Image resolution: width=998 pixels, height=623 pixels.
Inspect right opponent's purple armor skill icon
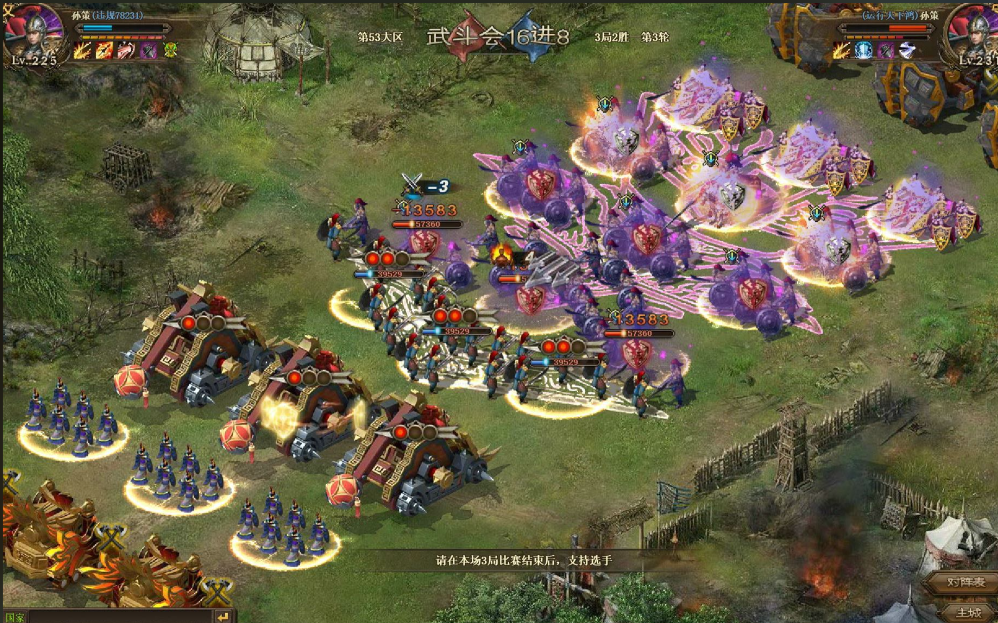(x=885, y=50)
